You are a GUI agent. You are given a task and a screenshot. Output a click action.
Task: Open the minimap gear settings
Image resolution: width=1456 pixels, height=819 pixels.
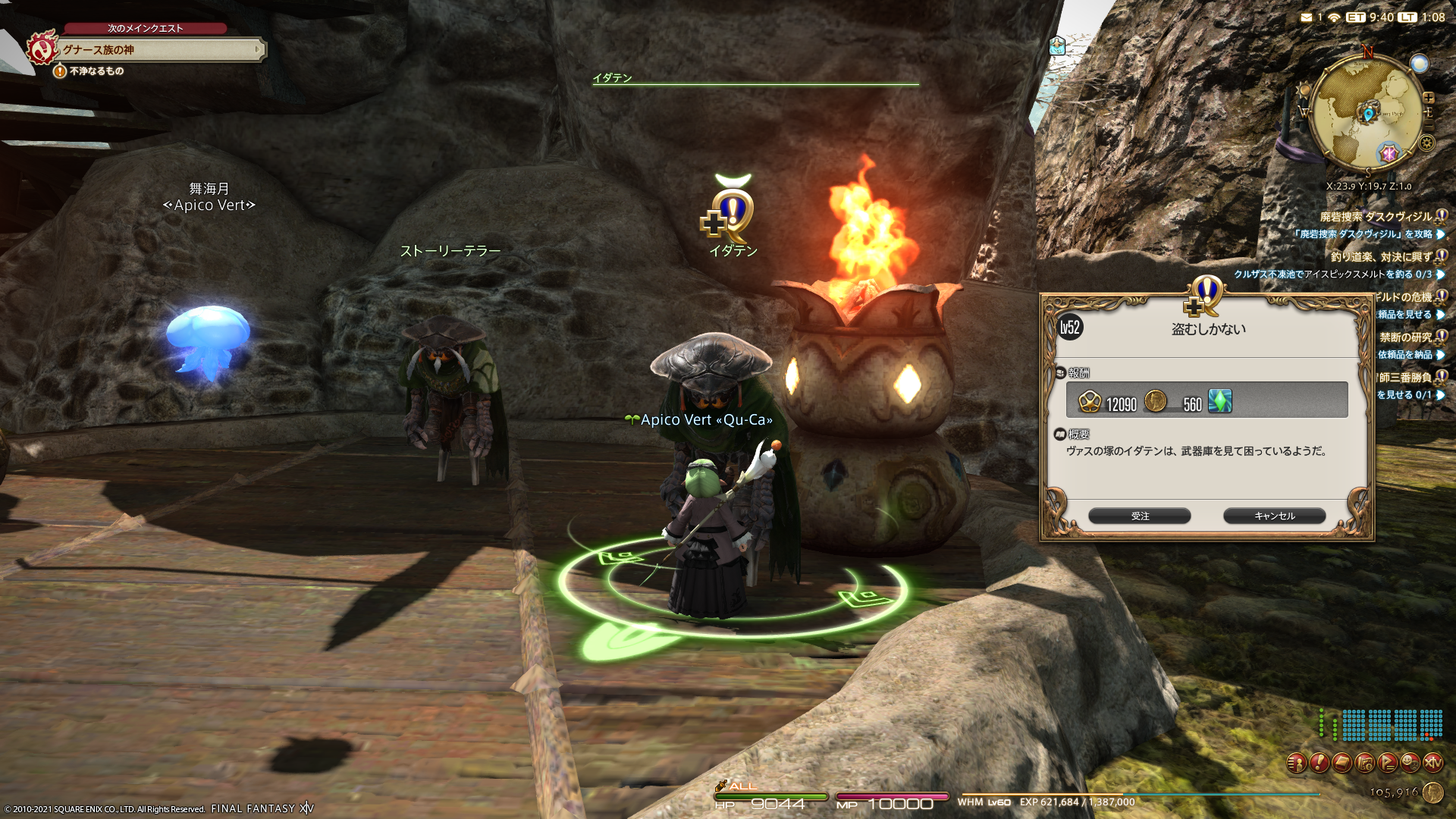(x=1426, y=143)
